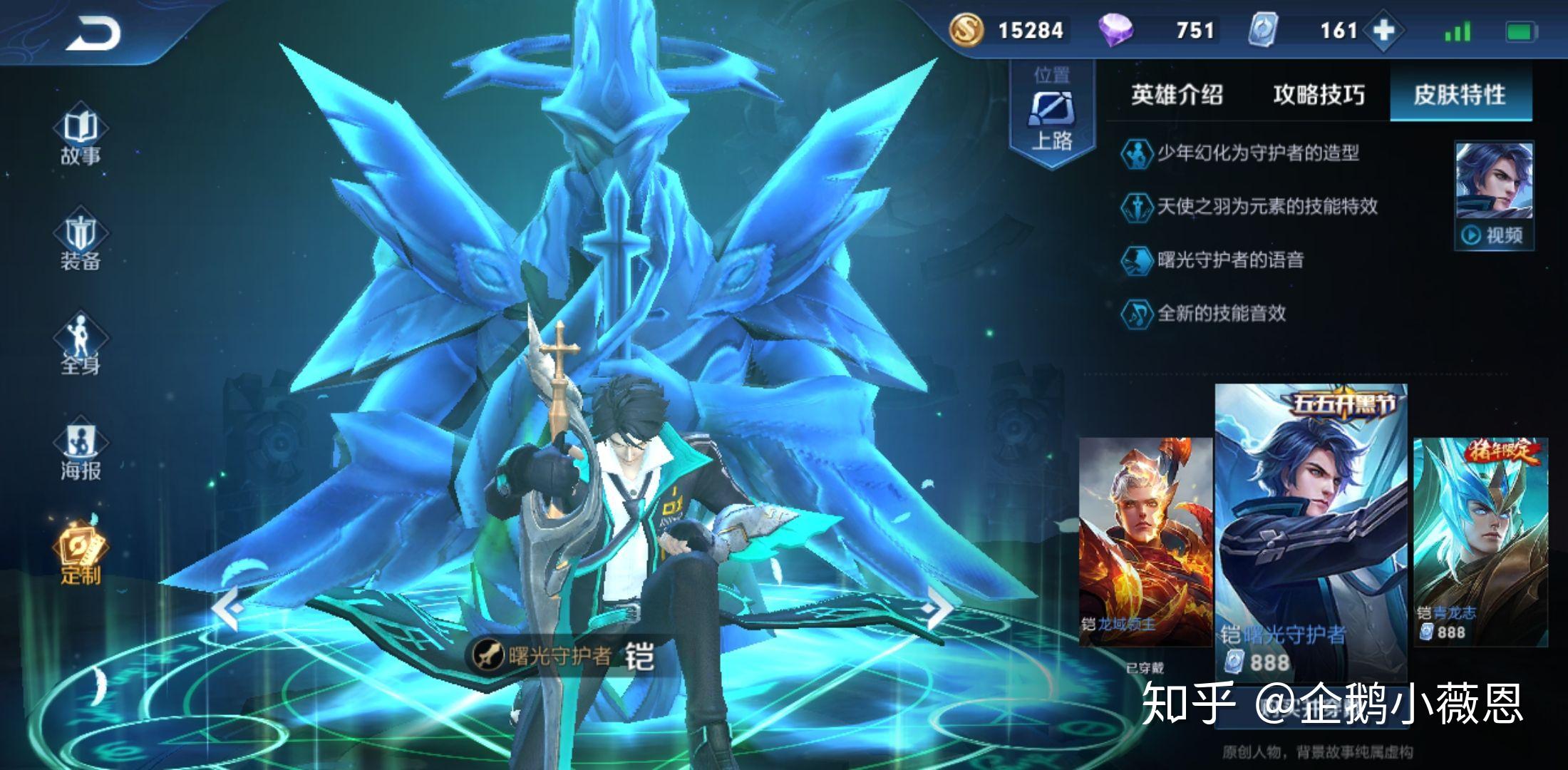The width and height of the screenshot is (1568, 770).
Task: Show the 全身 full-body view
Action: click(x=81, y=347)
